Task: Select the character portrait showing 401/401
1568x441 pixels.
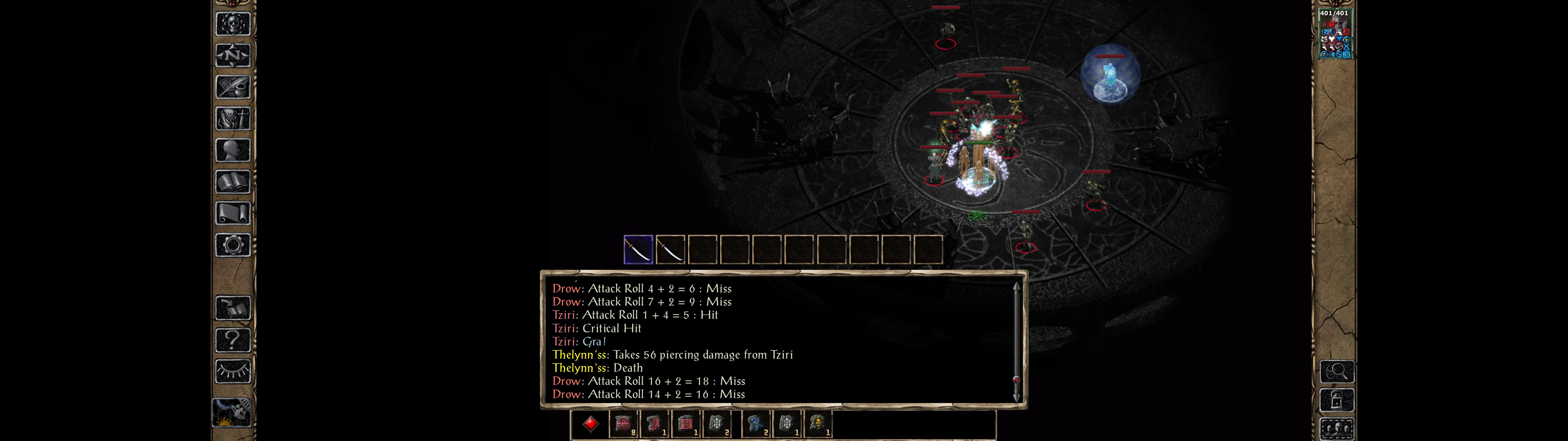Action: tap(1334, 34)
